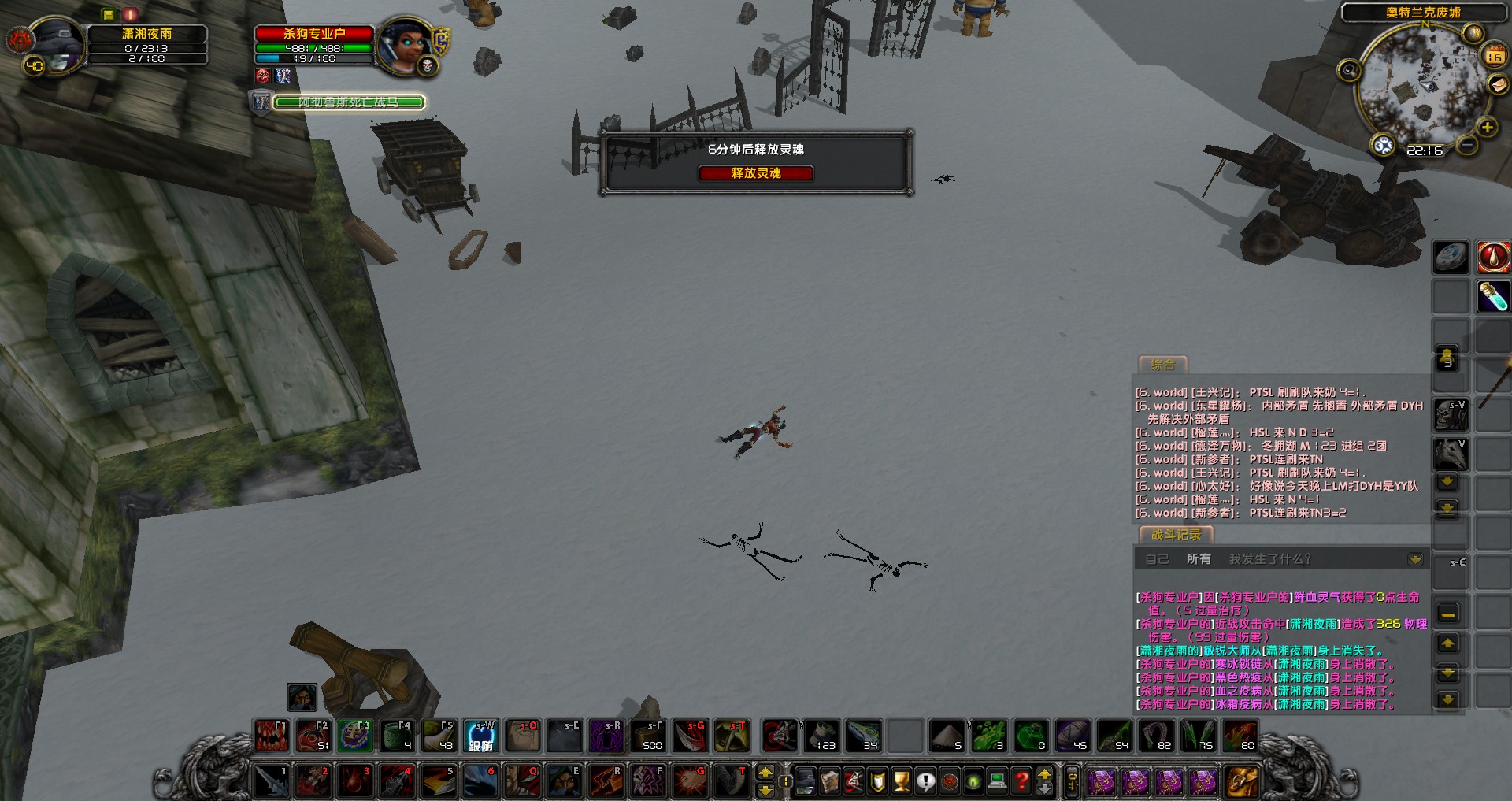
Task: Select the 我发生了什么? combat log filter
Action: coord(1269,559)
